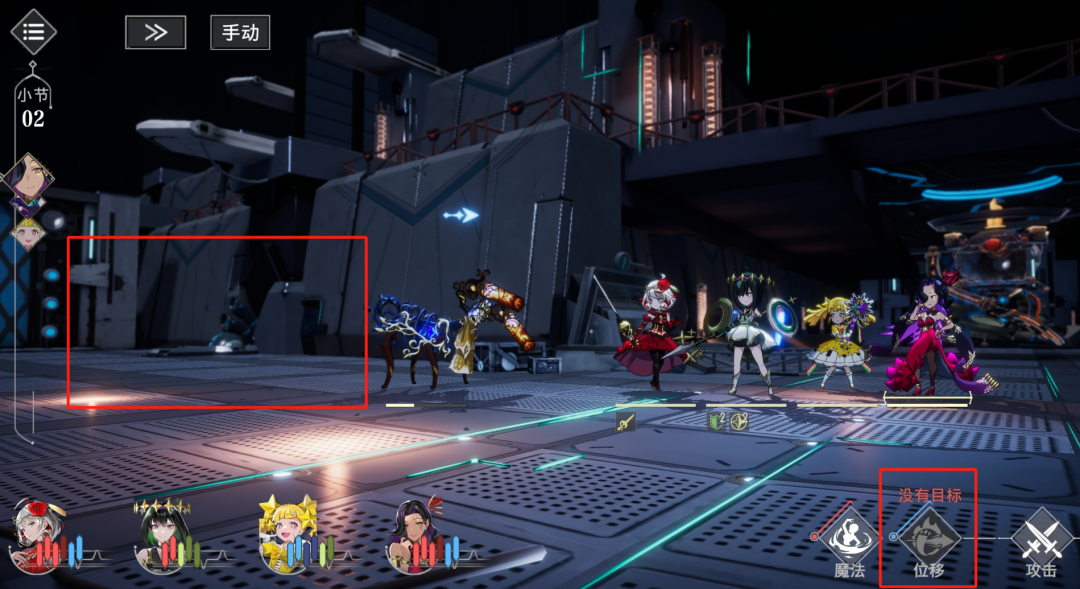Open the hamburger list menu
The width and height of the screenshot is (1080, 589).
33,32
